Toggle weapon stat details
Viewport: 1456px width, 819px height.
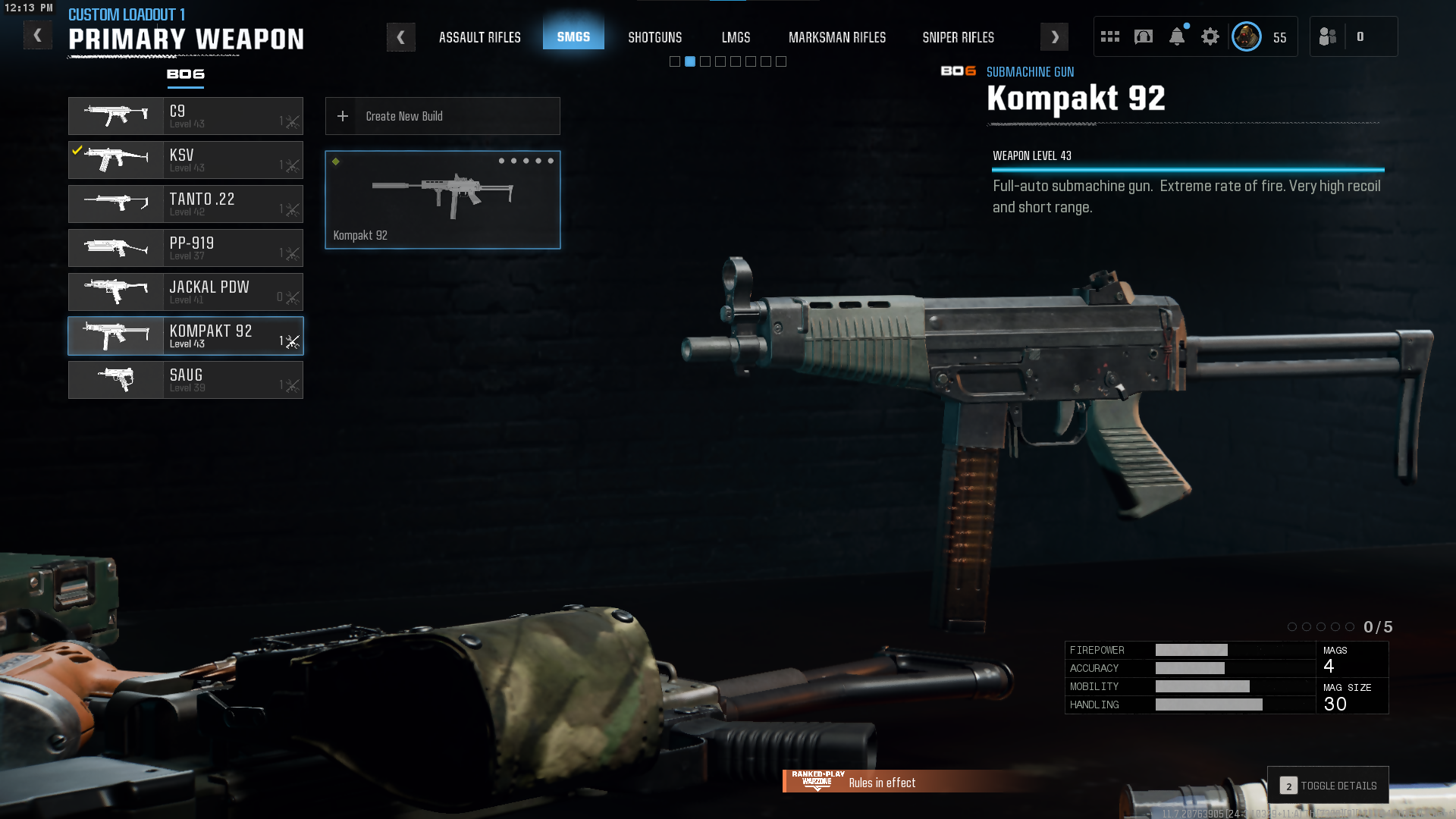click(x=1328, y=786)
